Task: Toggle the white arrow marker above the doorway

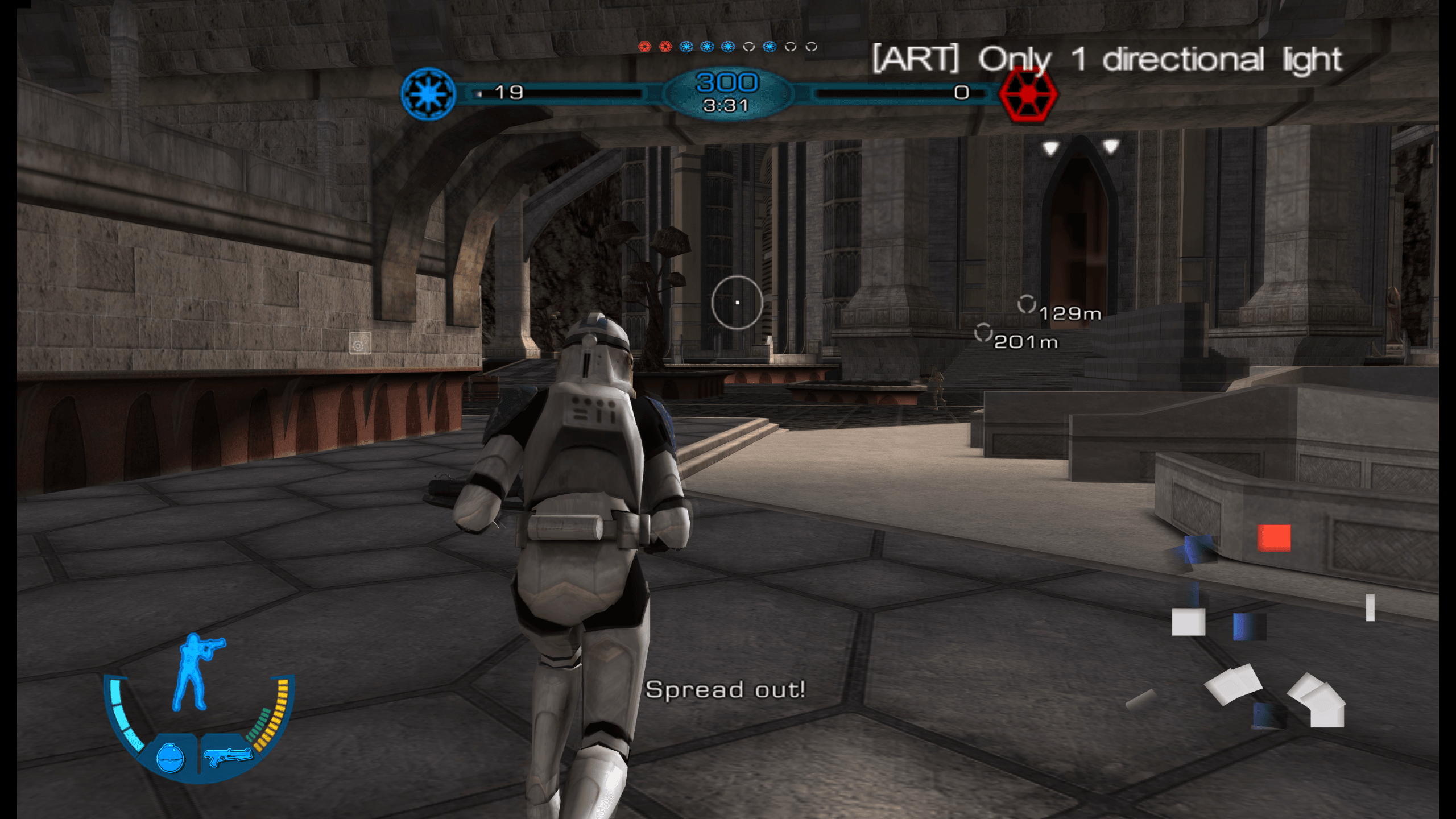Action: [1050, 146]
